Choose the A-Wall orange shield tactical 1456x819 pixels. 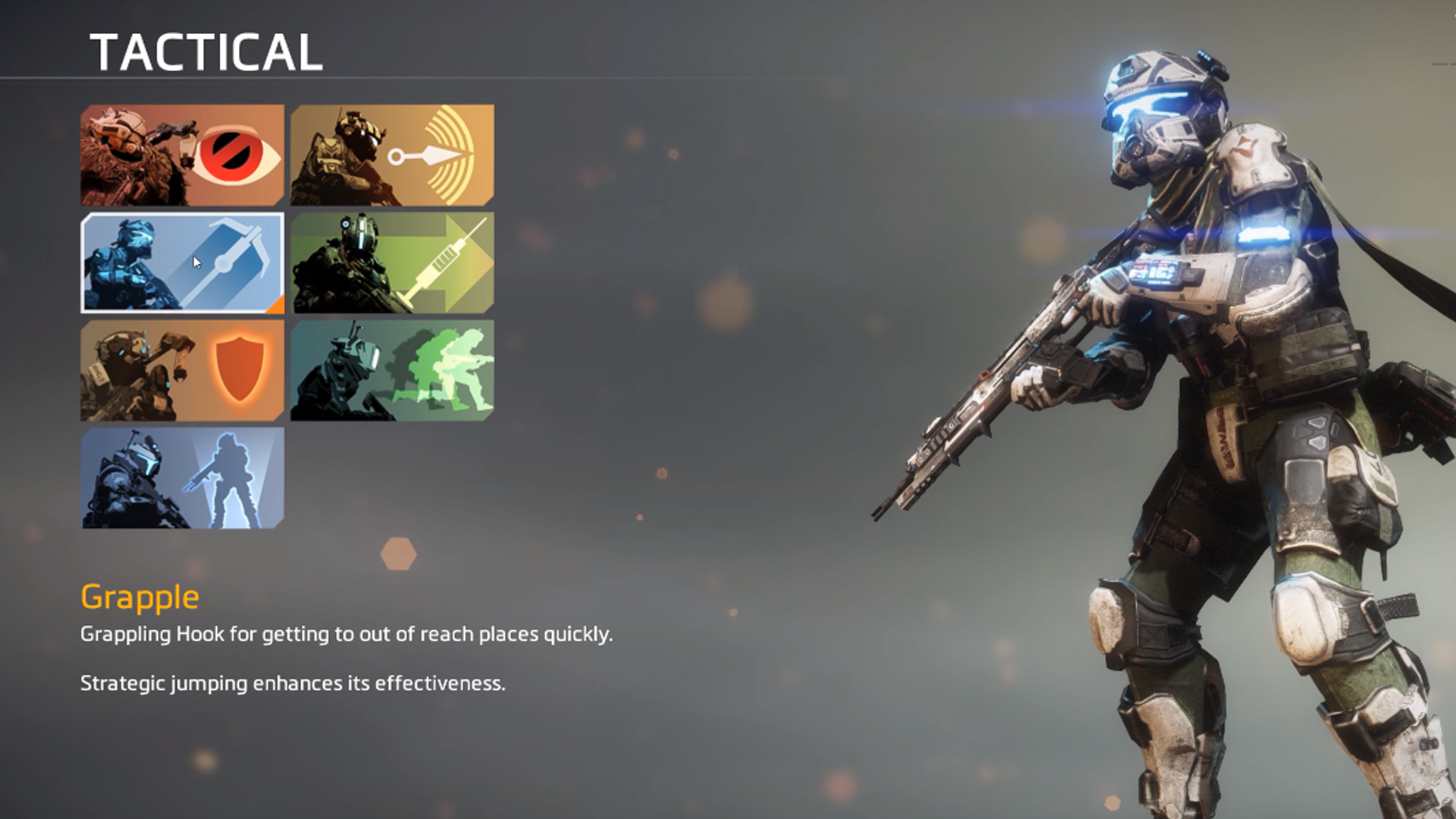point(182,370)
